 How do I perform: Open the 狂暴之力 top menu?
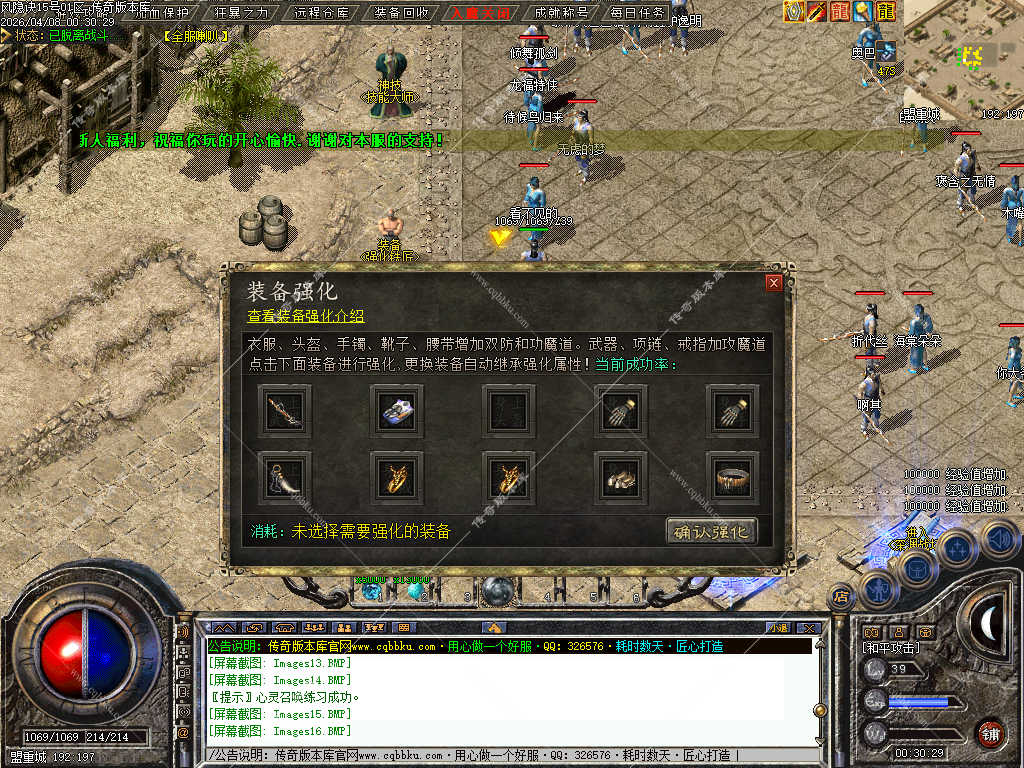coord(243,13)
